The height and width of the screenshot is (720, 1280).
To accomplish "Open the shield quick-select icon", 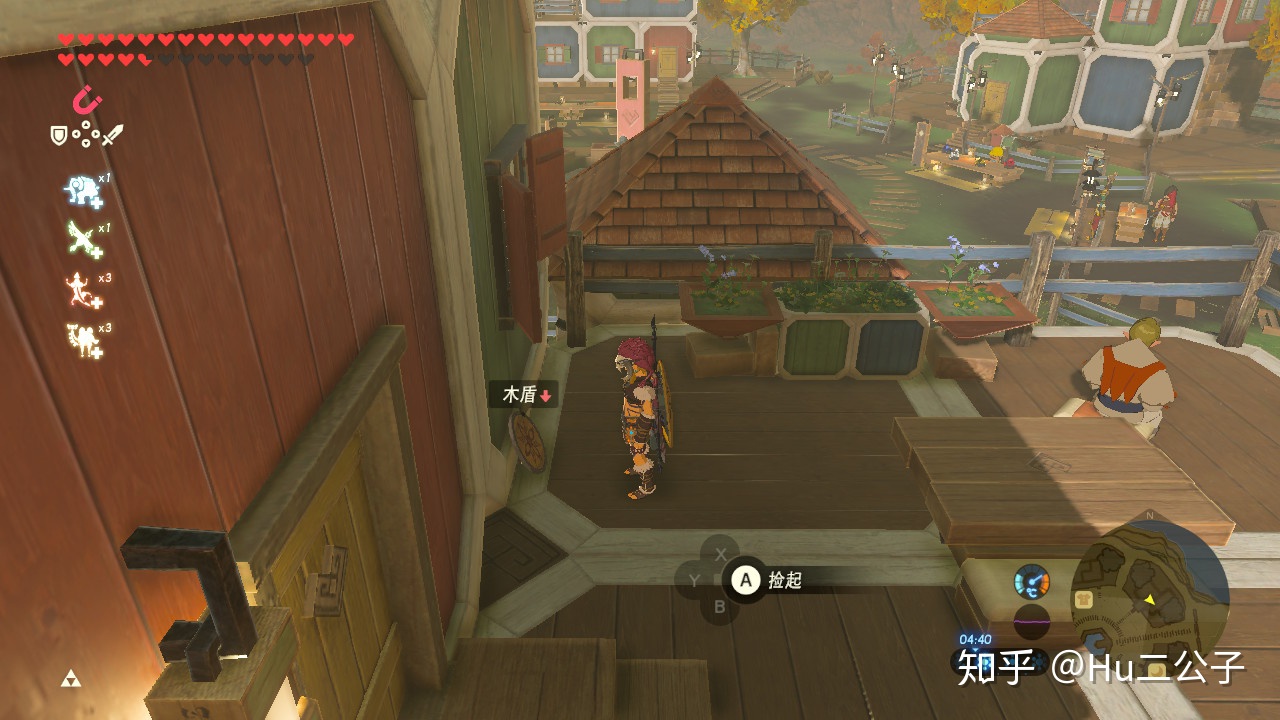I will 60,134.
